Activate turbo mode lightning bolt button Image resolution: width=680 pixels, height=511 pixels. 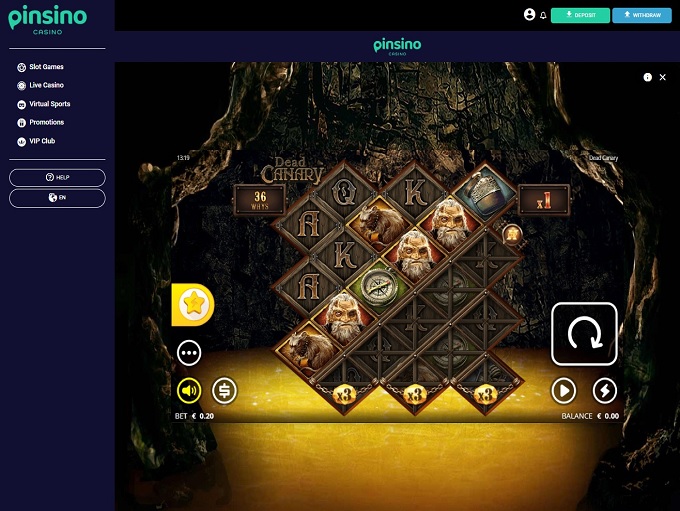605,390
